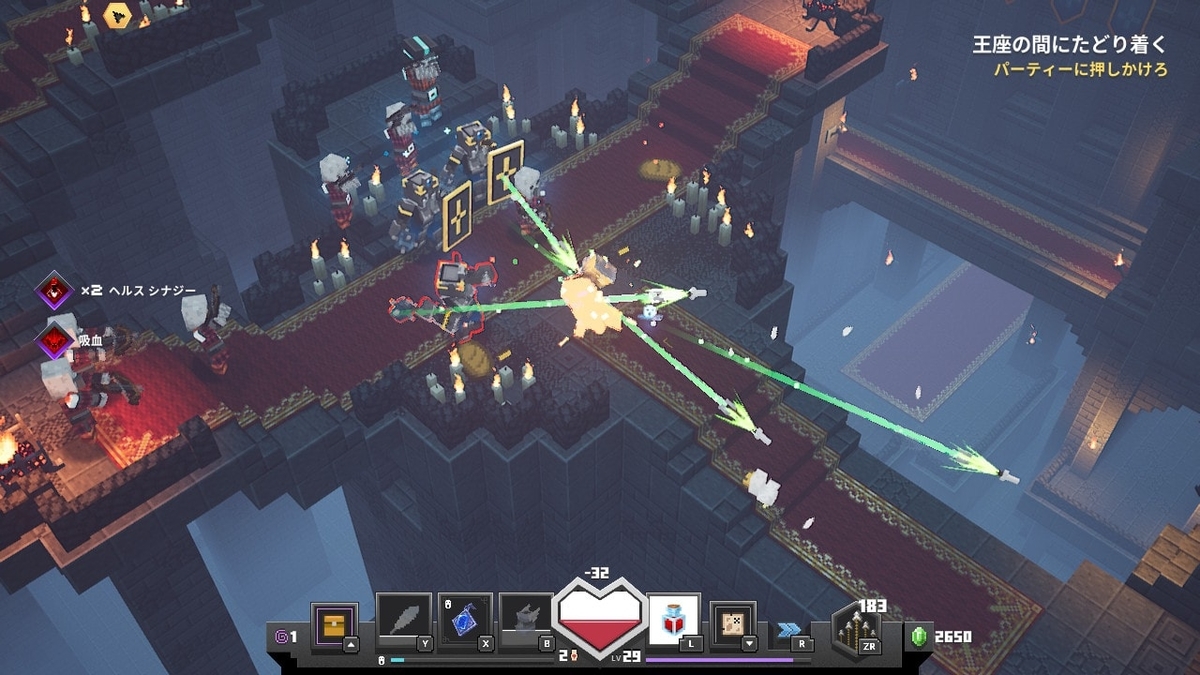This screenshot has width=1200, height=675.
Task: Activate the blue gem amulet artifact
Action: click(465, 620)
